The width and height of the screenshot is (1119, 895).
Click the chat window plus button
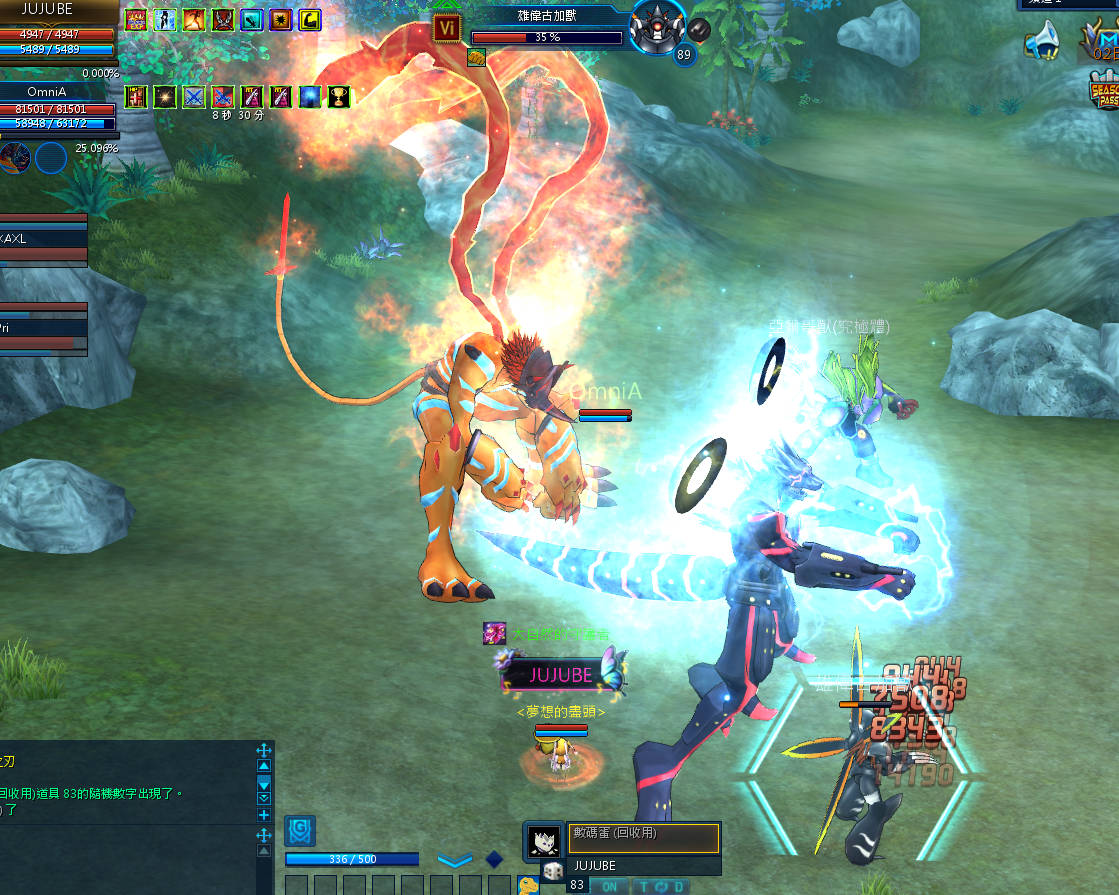coord(264,815)
